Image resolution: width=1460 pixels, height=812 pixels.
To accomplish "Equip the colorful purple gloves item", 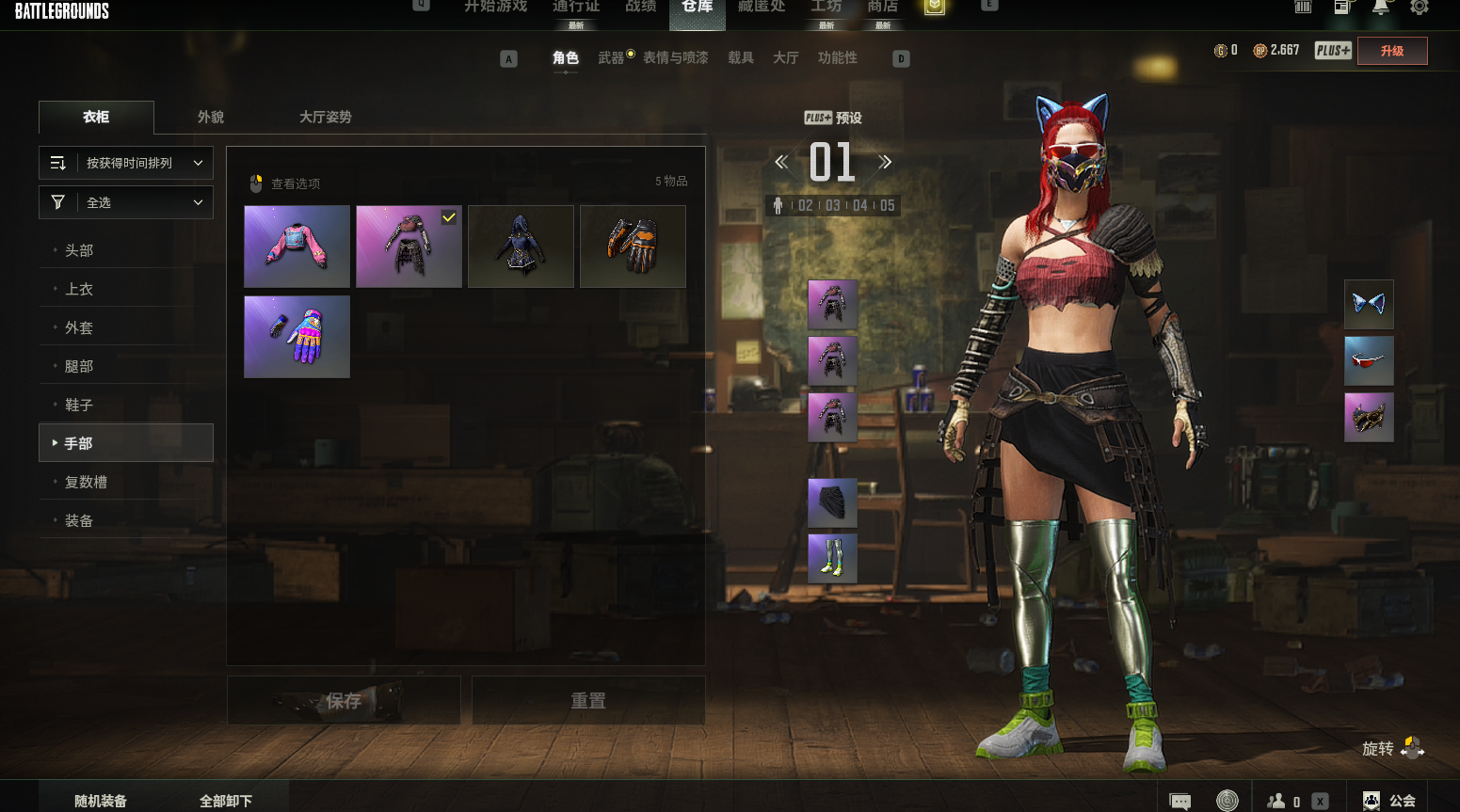I will pyautogui.click(x=297, y=337).
